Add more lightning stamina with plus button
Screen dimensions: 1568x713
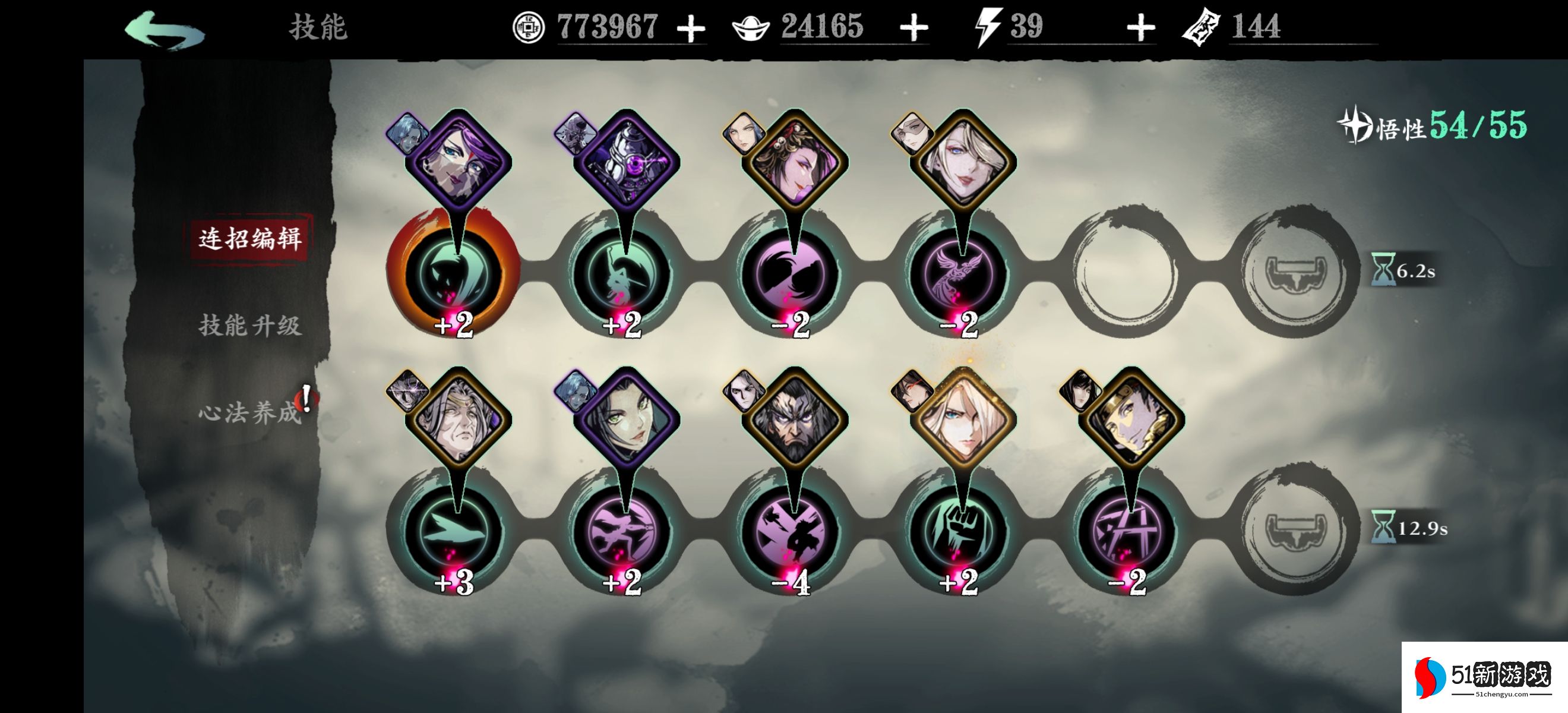[x=1140, y=28]
